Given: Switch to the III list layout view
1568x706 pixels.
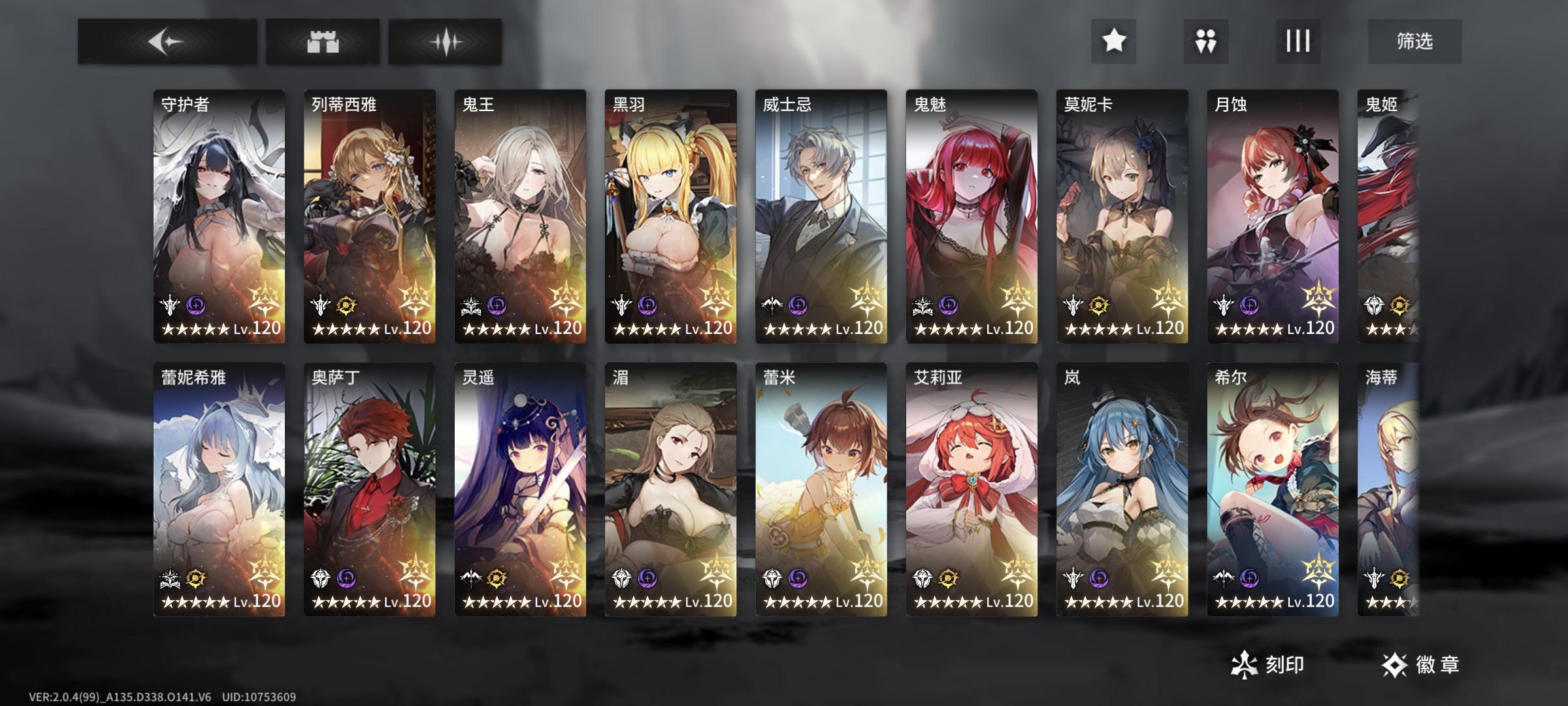Looking at the screenshot, I should coord(1297,41).
